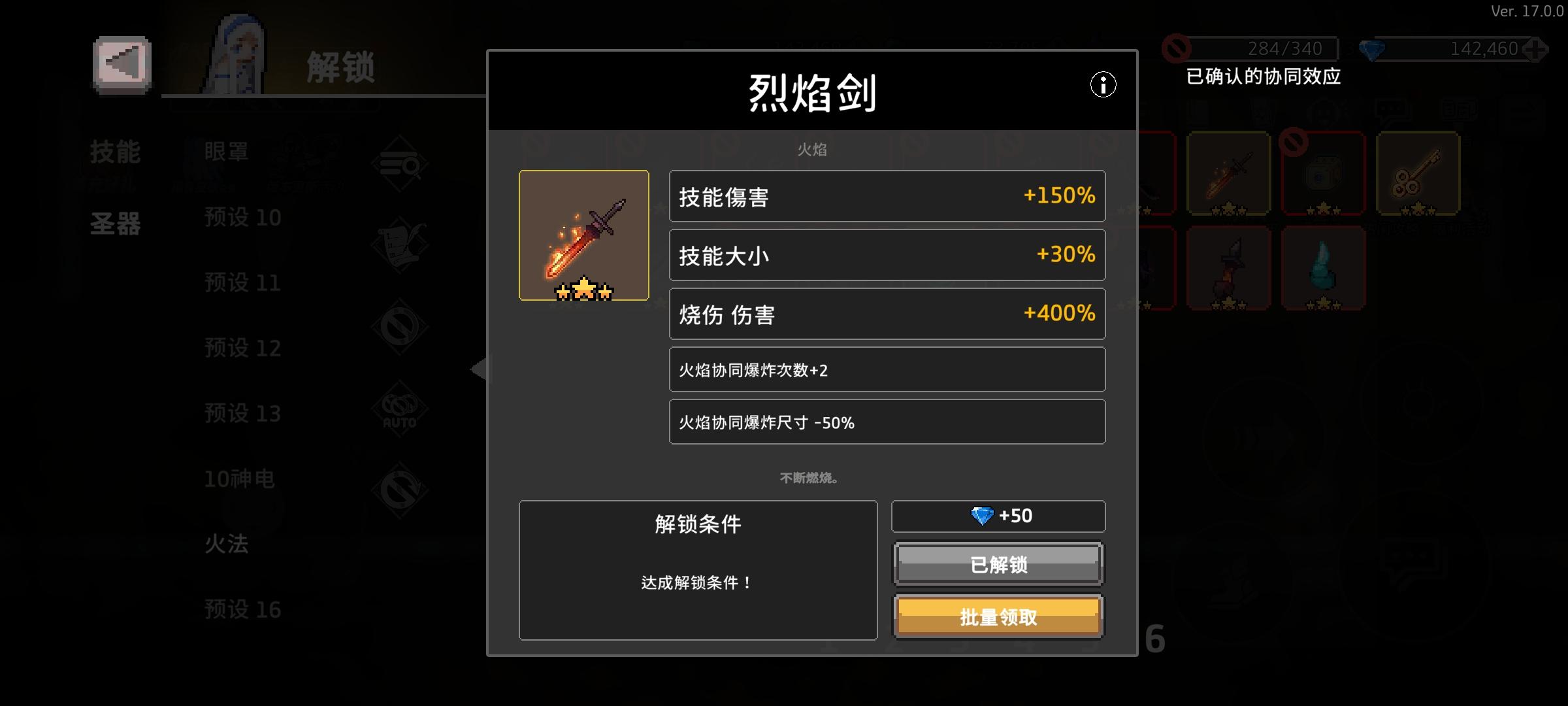This screenshot has height=706, width=1568.
Task: Click the 烈焰剑 sword thumbnail with stars
Action: [x=583, y=234]
